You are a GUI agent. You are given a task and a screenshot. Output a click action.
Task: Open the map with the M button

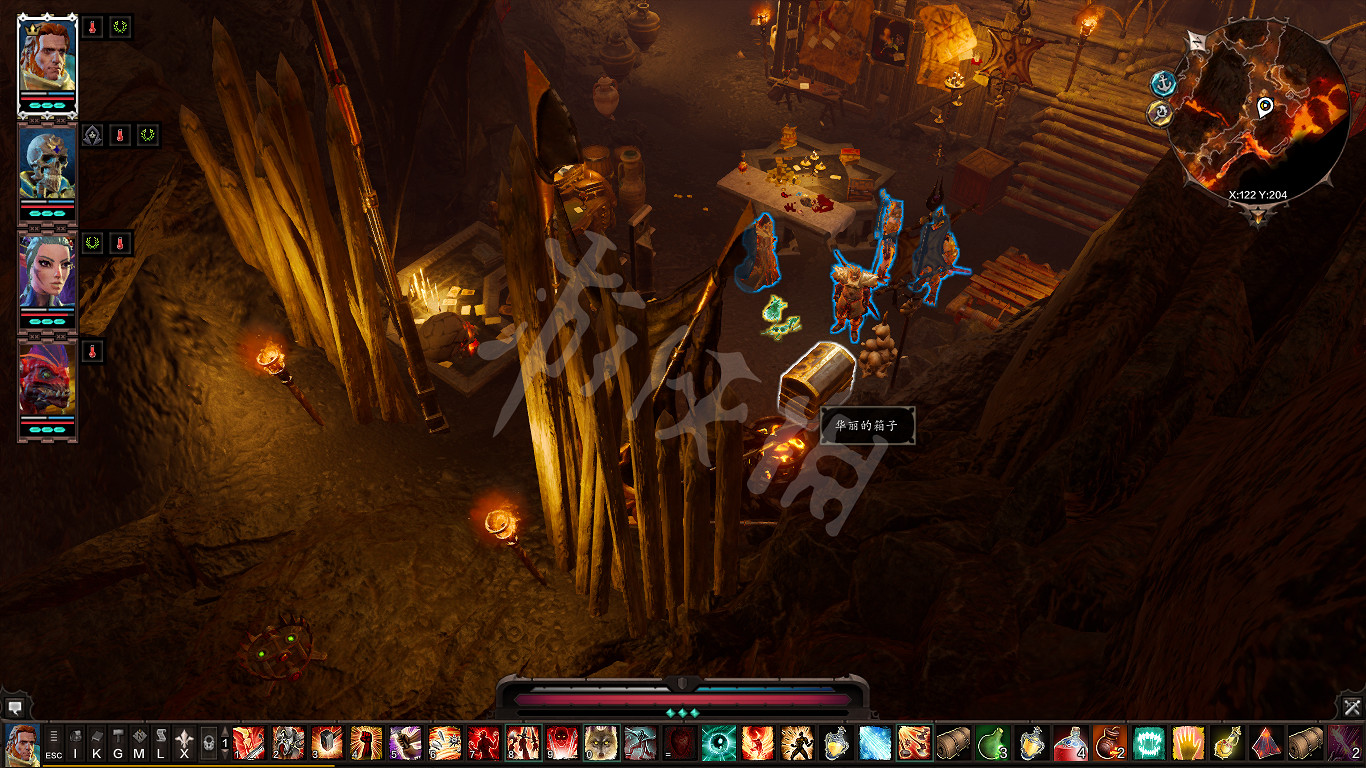[139, 745]
